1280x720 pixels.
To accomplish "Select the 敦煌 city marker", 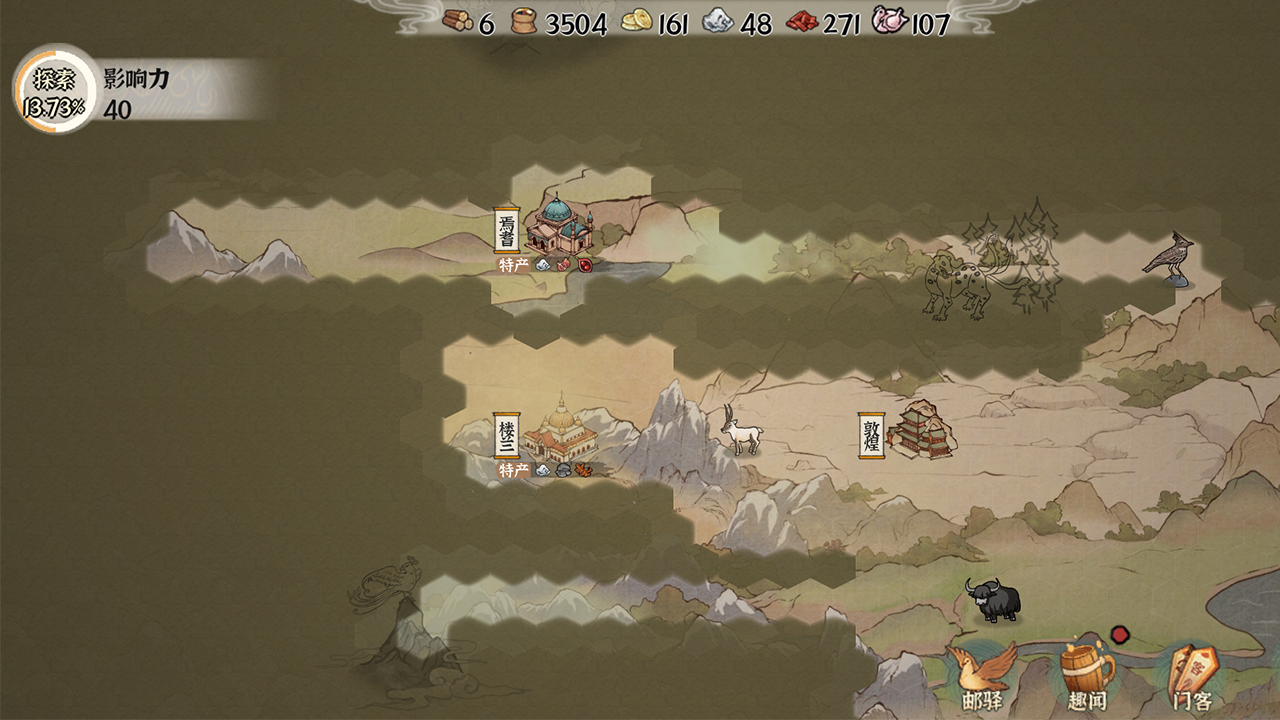I will pyautogui.click(x=905, y=432).
